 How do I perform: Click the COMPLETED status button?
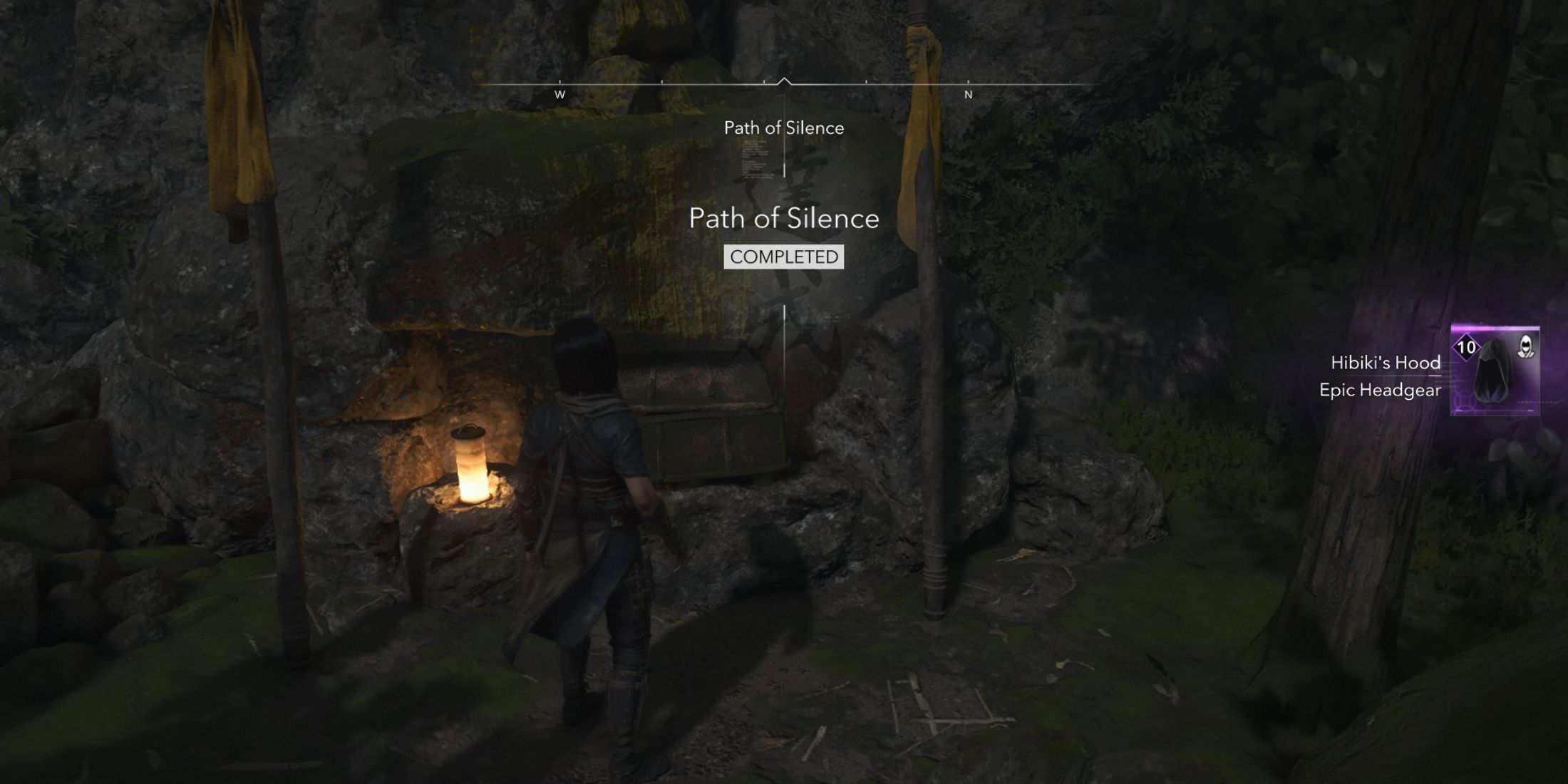[783, 258]
